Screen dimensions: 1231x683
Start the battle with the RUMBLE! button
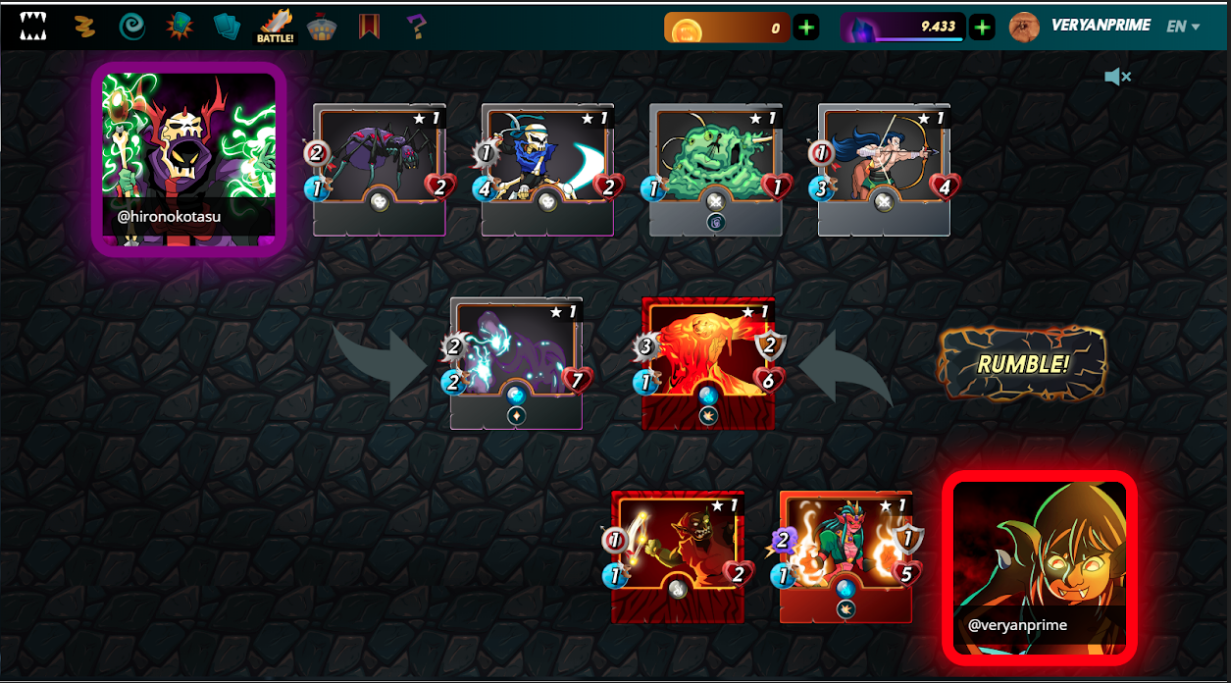coord(1022,363)
